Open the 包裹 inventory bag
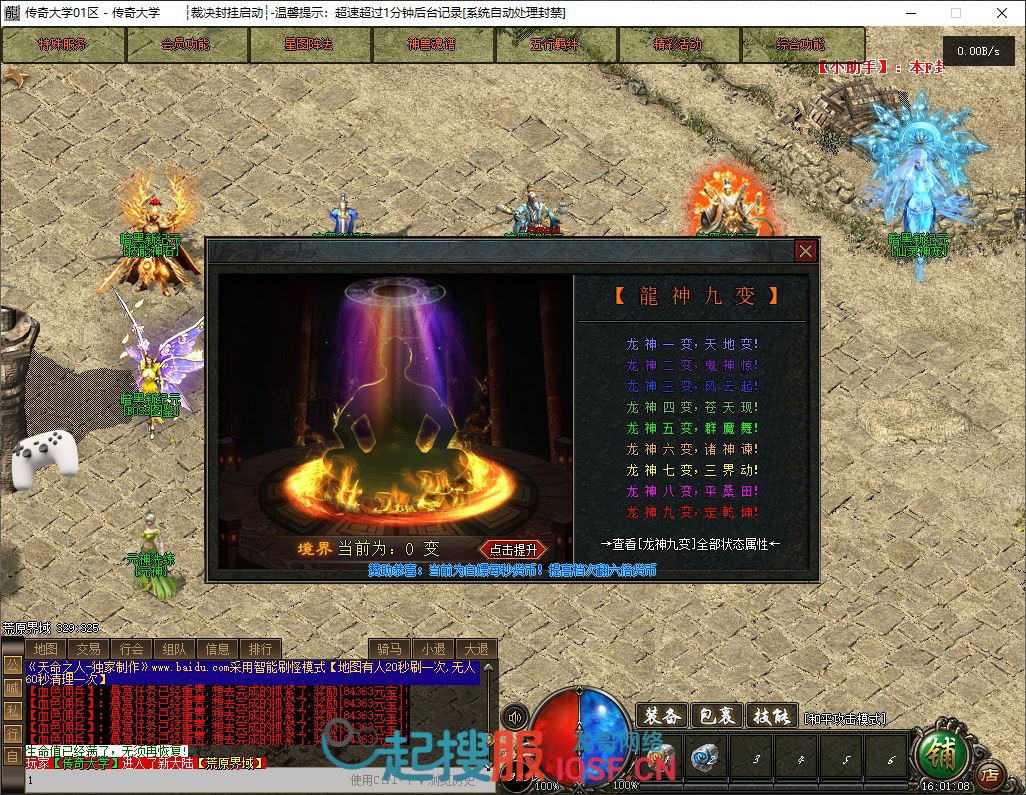The width and height of the screenshot is (1026, 795). coord(716,716)
